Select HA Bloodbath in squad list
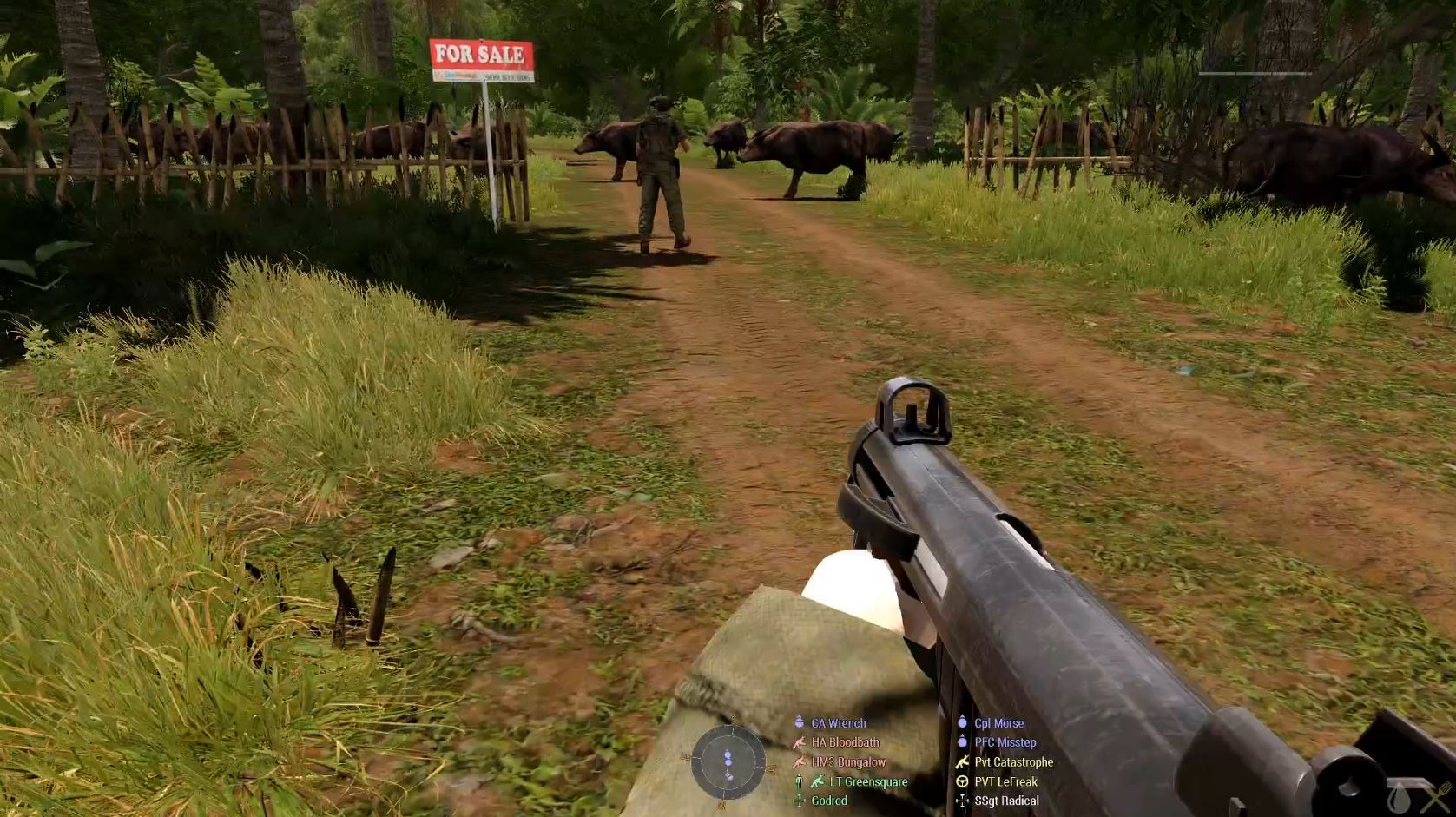 845,742
